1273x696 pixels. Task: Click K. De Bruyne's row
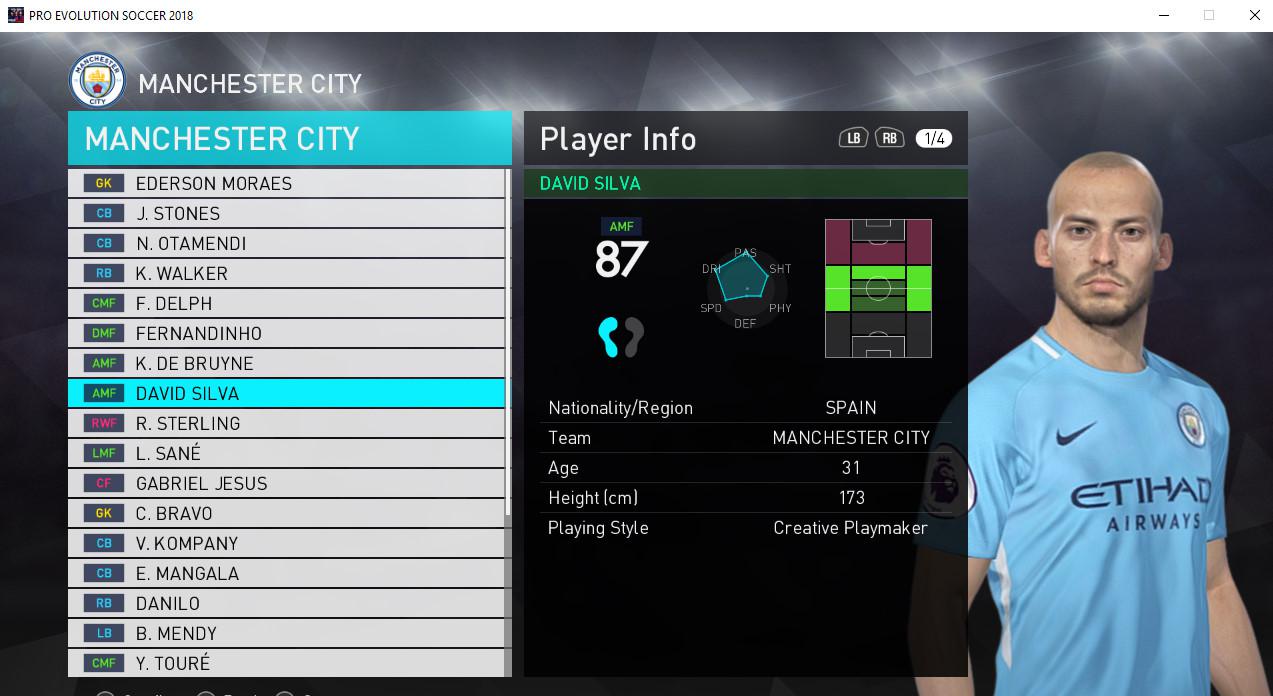[287, 363]
